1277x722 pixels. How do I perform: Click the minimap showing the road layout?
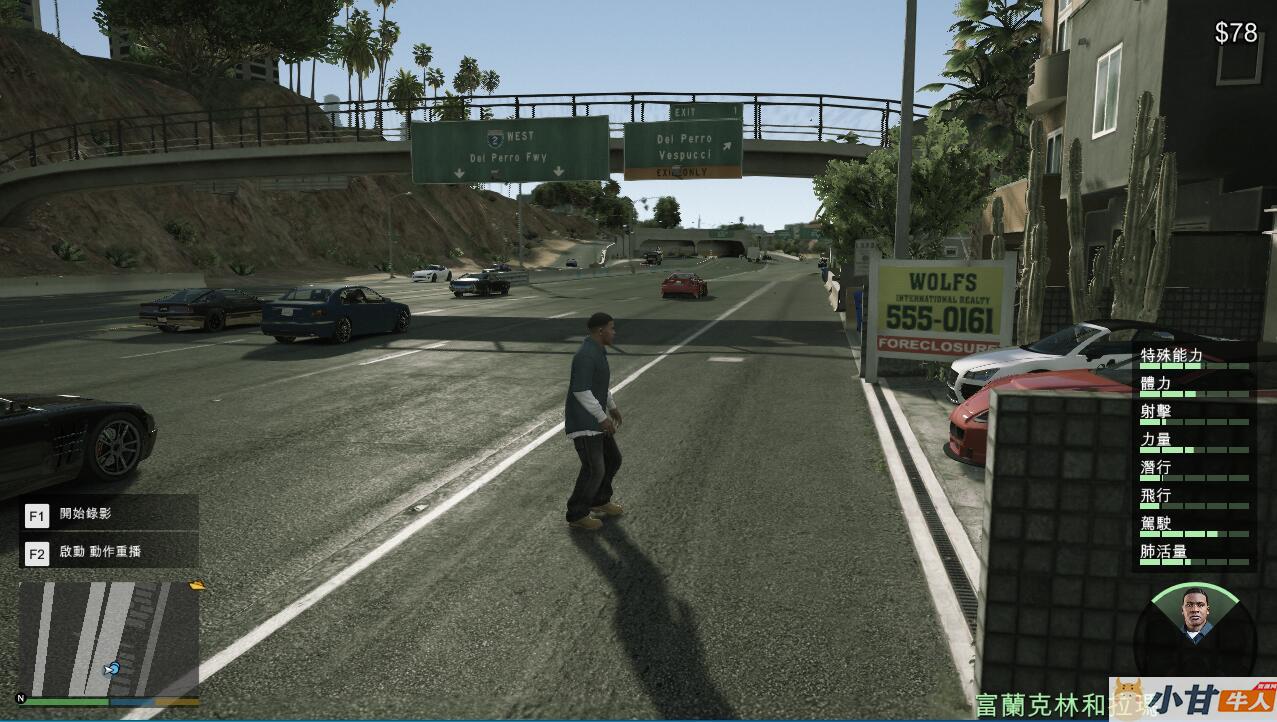[109, 640]
